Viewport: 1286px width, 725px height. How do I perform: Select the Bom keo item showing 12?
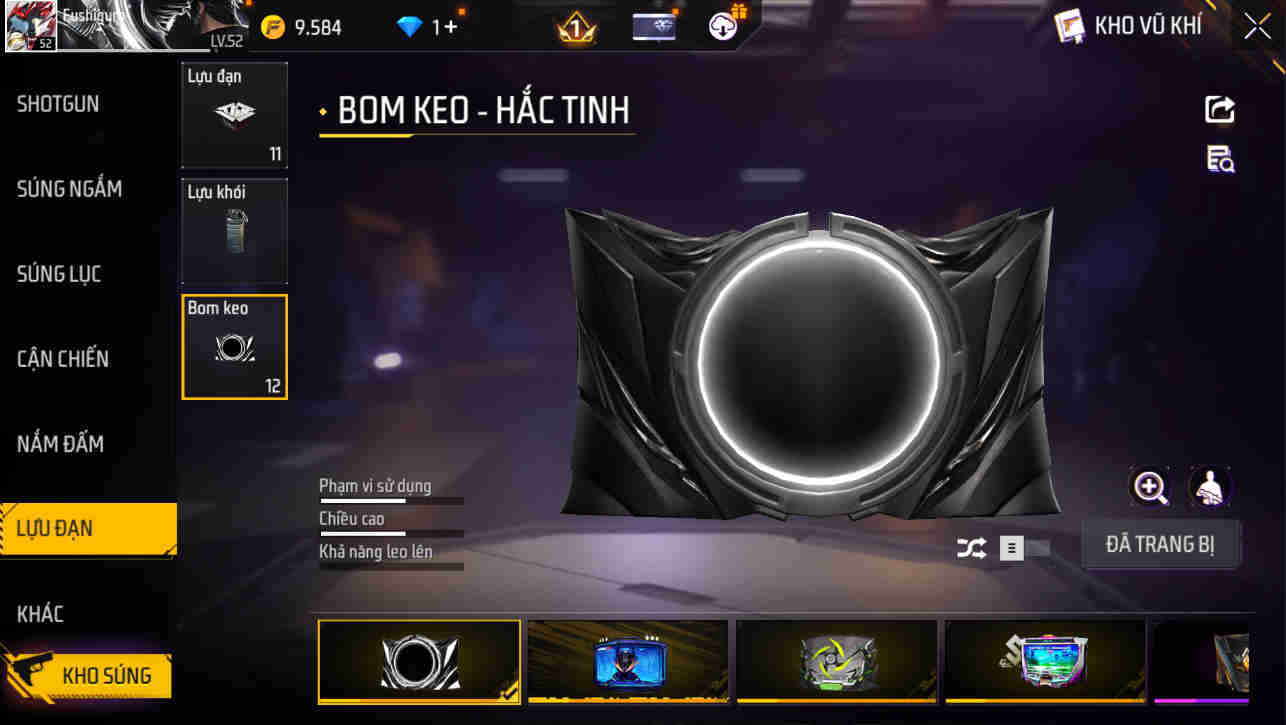click(234, 347)
